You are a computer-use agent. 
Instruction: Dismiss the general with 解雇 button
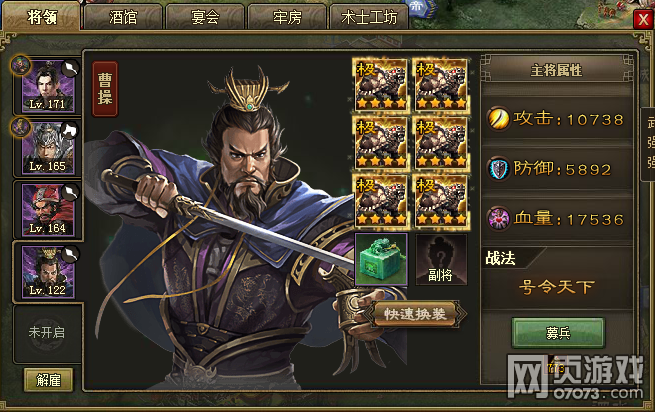[x=47, y=379]
